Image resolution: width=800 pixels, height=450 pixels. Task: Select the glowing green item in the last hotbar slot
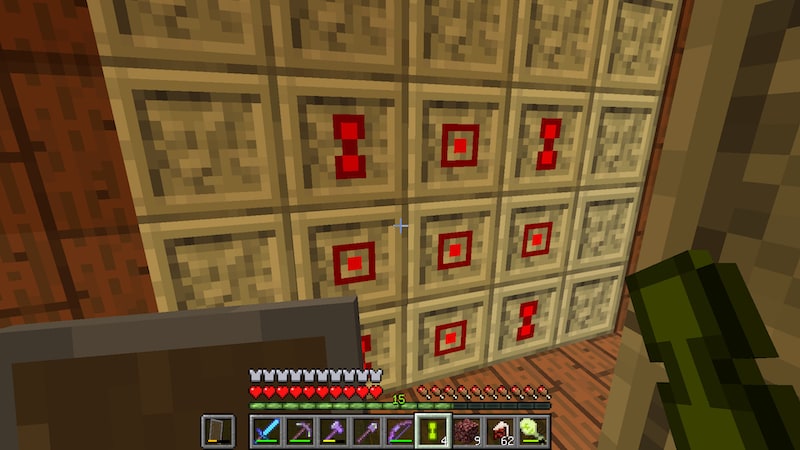[x=532, y=430]
